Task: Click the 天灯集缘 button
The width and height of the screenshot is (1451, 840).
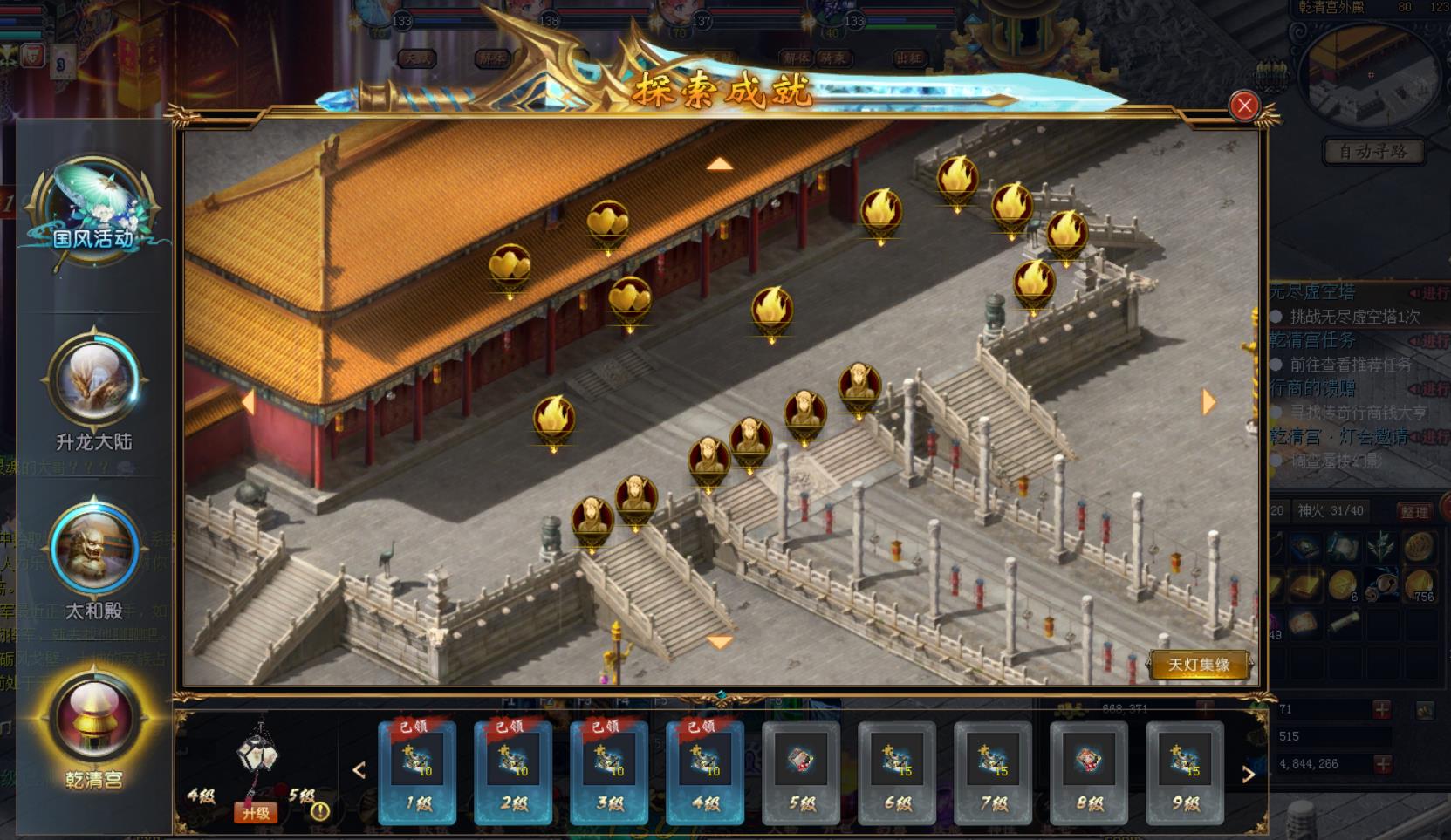Action: click(1199, 665)
